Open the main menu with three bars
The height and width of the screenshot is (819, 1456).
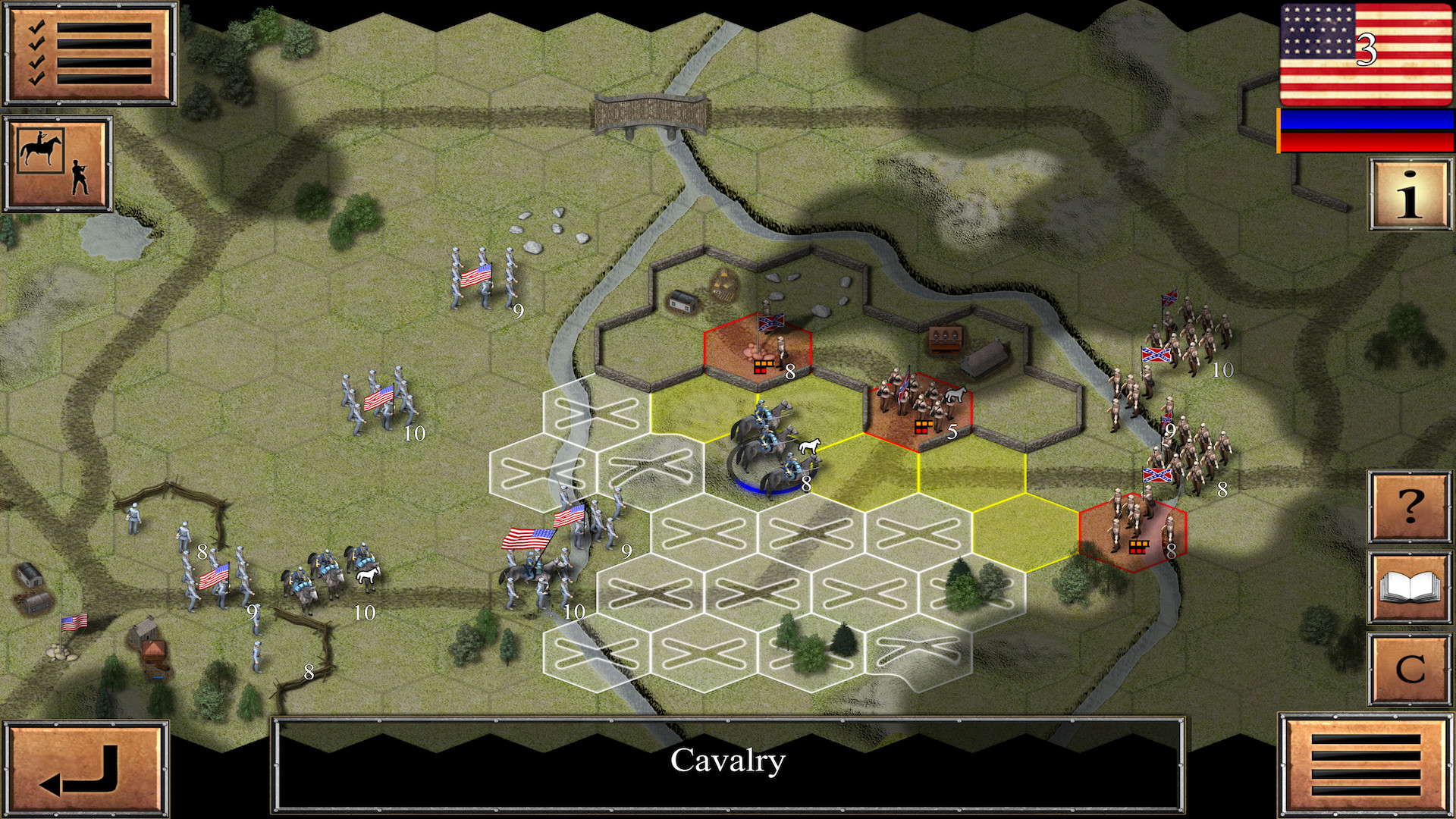[x=1365, y=764]
